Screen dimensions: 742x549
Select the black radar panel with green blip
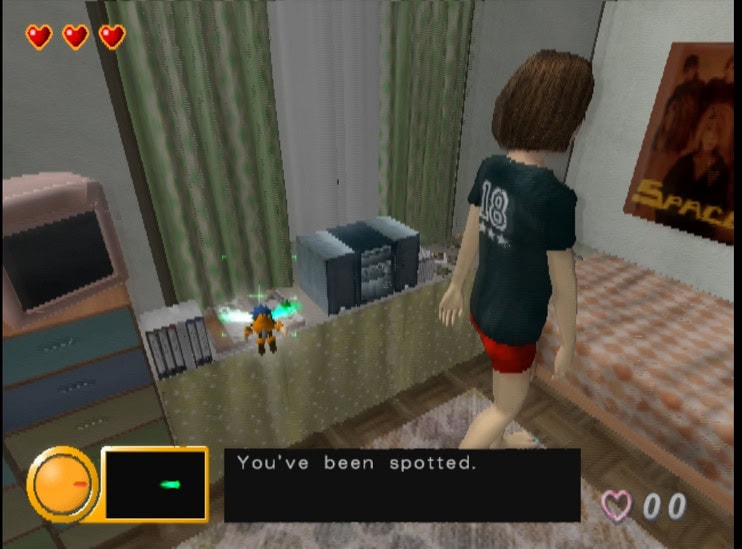click(x=154, y=484)
